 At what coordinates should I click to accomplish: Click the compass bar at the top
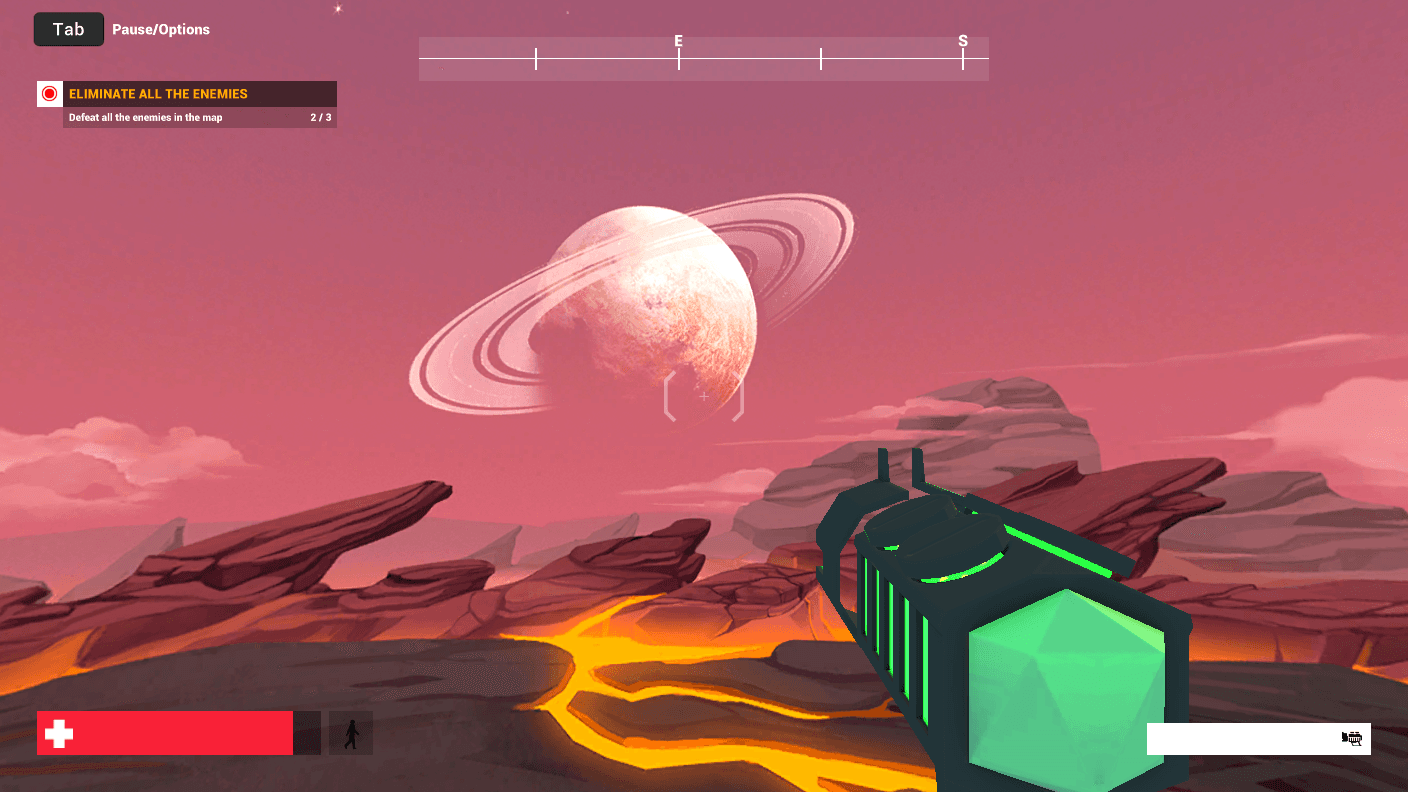(x=703, y=58)
